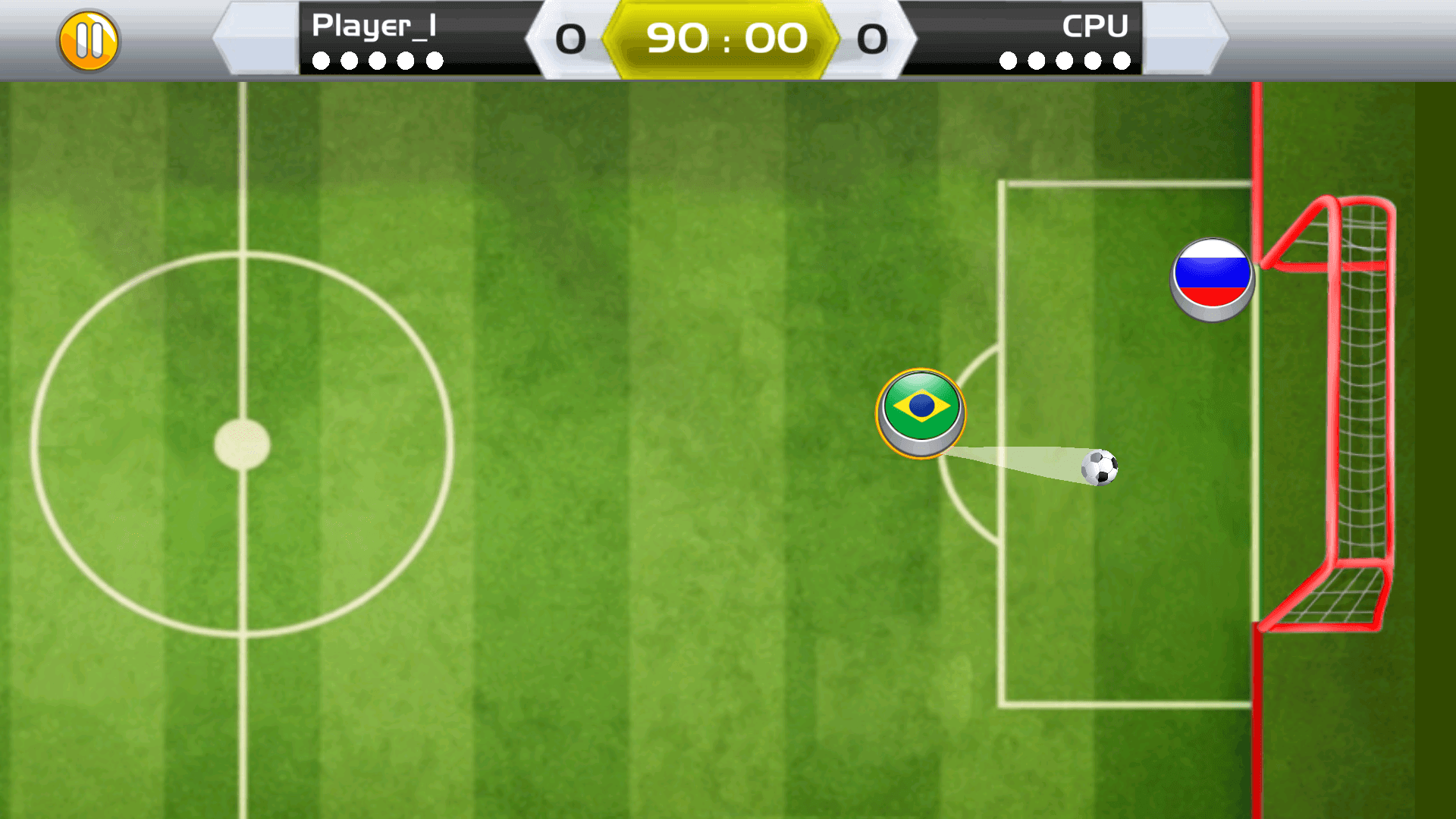Click the pause button
Screen dimensions: 1456x819
(89, 39)
